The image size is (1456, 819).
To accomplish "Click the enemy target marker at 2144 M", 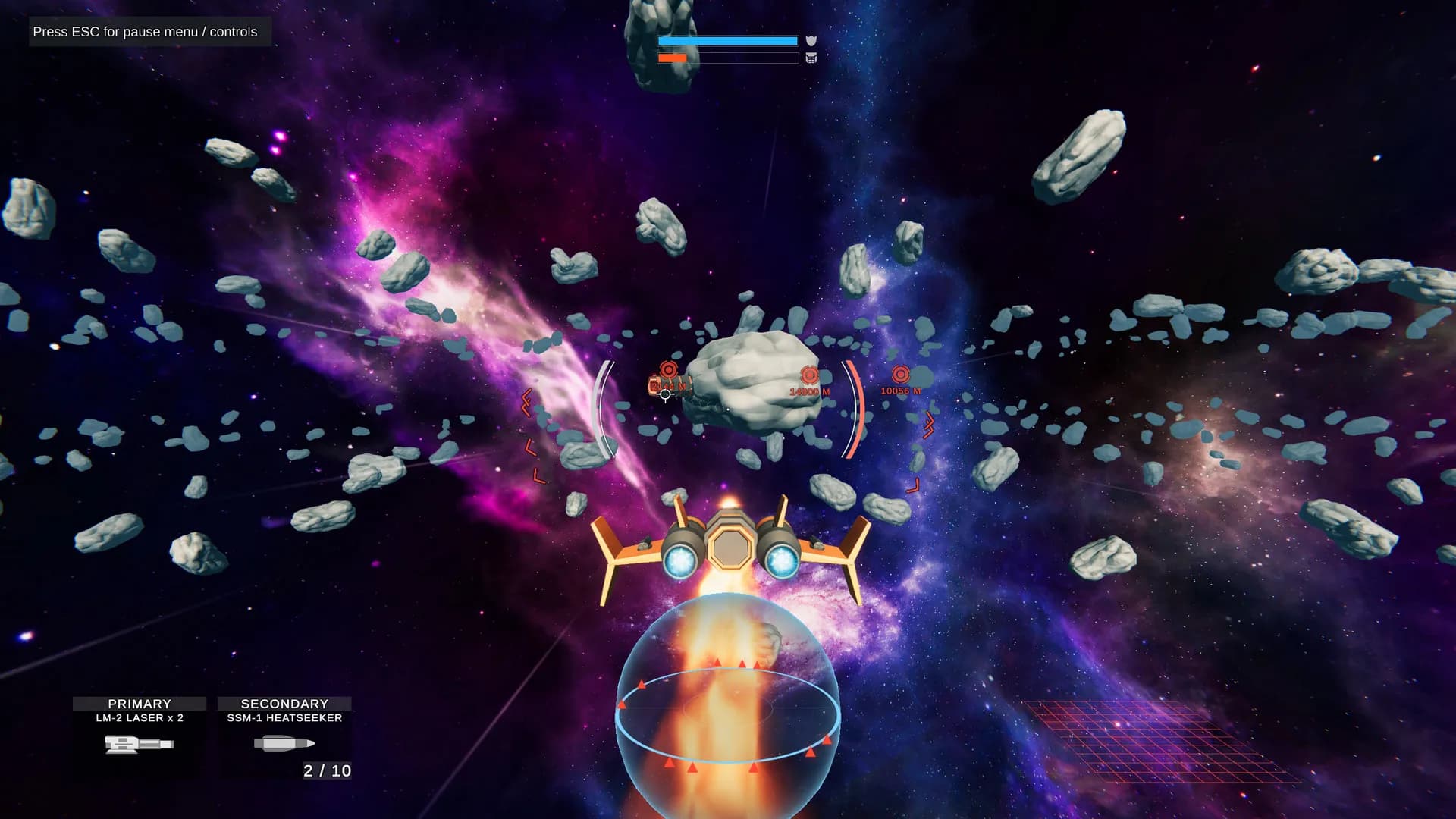I will click(x=667, y=371).
